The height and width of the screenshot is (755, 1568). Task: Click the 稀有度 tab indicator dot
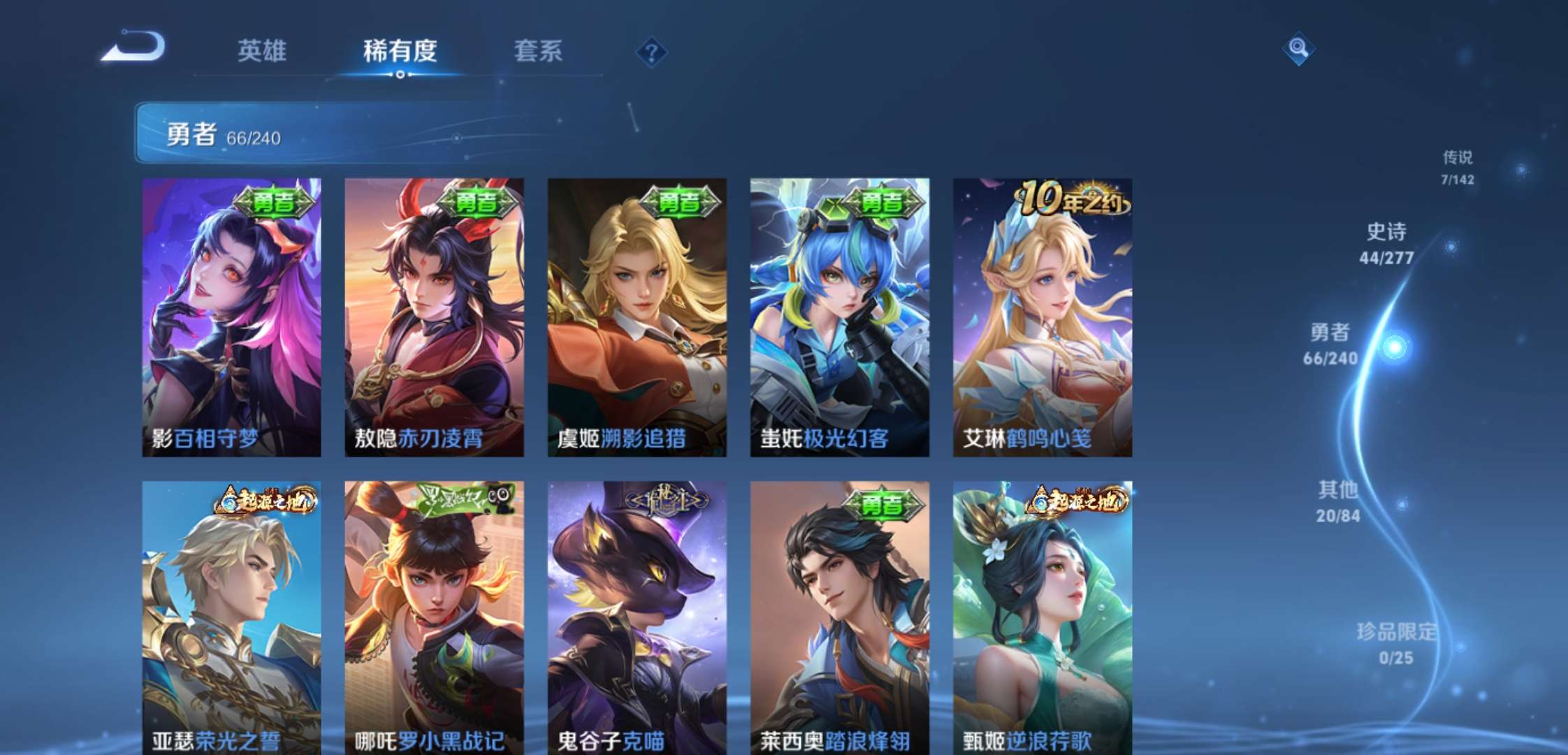400,73
